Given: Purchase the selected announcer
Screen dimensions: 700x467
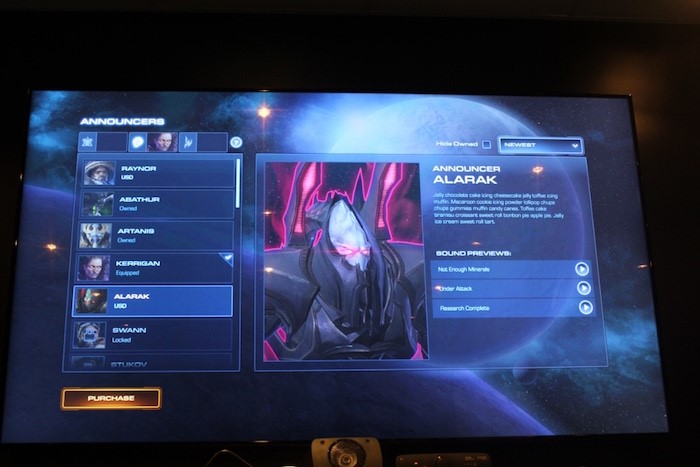Looking at the screenshot, I should (111, 398).
